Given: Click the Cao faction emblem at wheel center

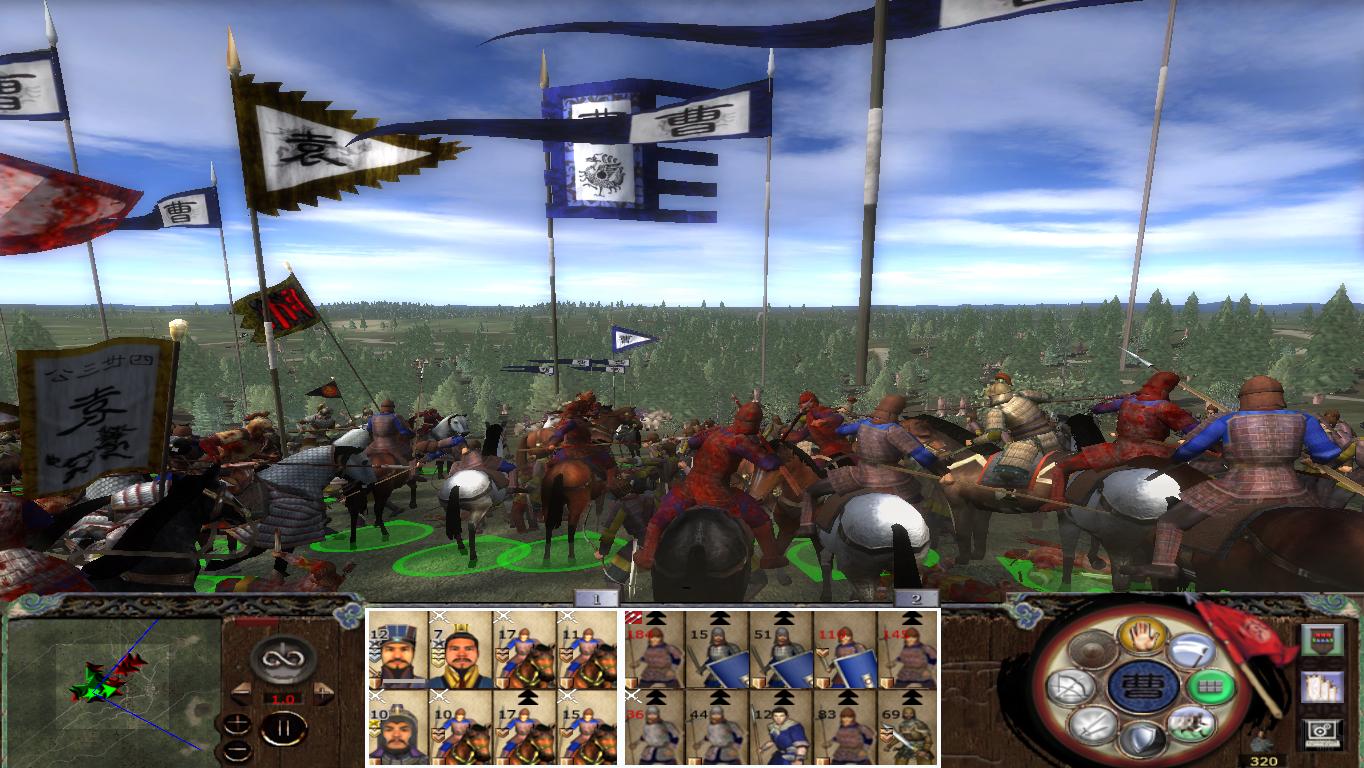Looking at the screenshot, I should [x=1145, y=686].
